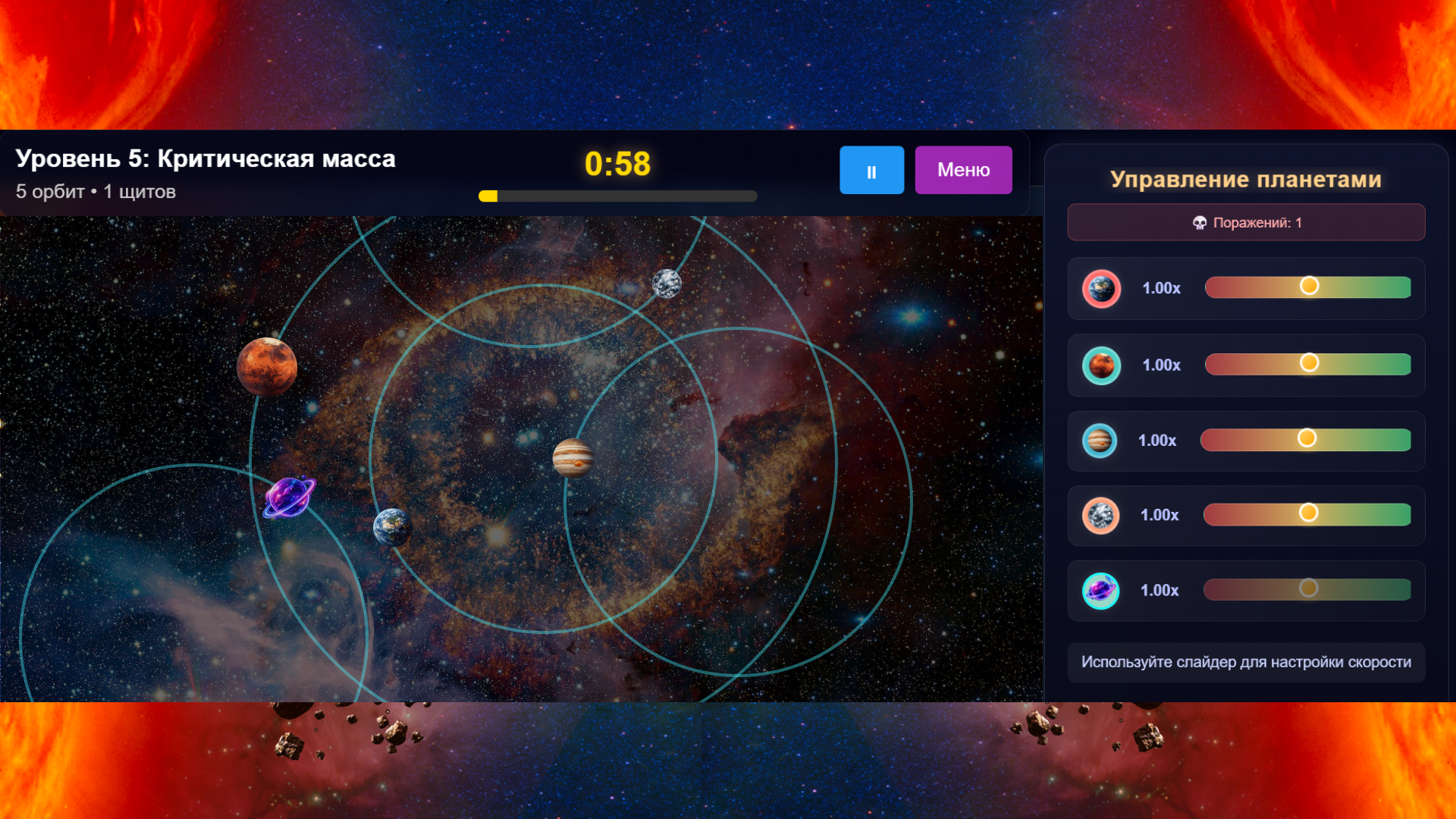Click the yellow level progress bar
This screenshot has width=1456, height=819.
pos(489,196)
